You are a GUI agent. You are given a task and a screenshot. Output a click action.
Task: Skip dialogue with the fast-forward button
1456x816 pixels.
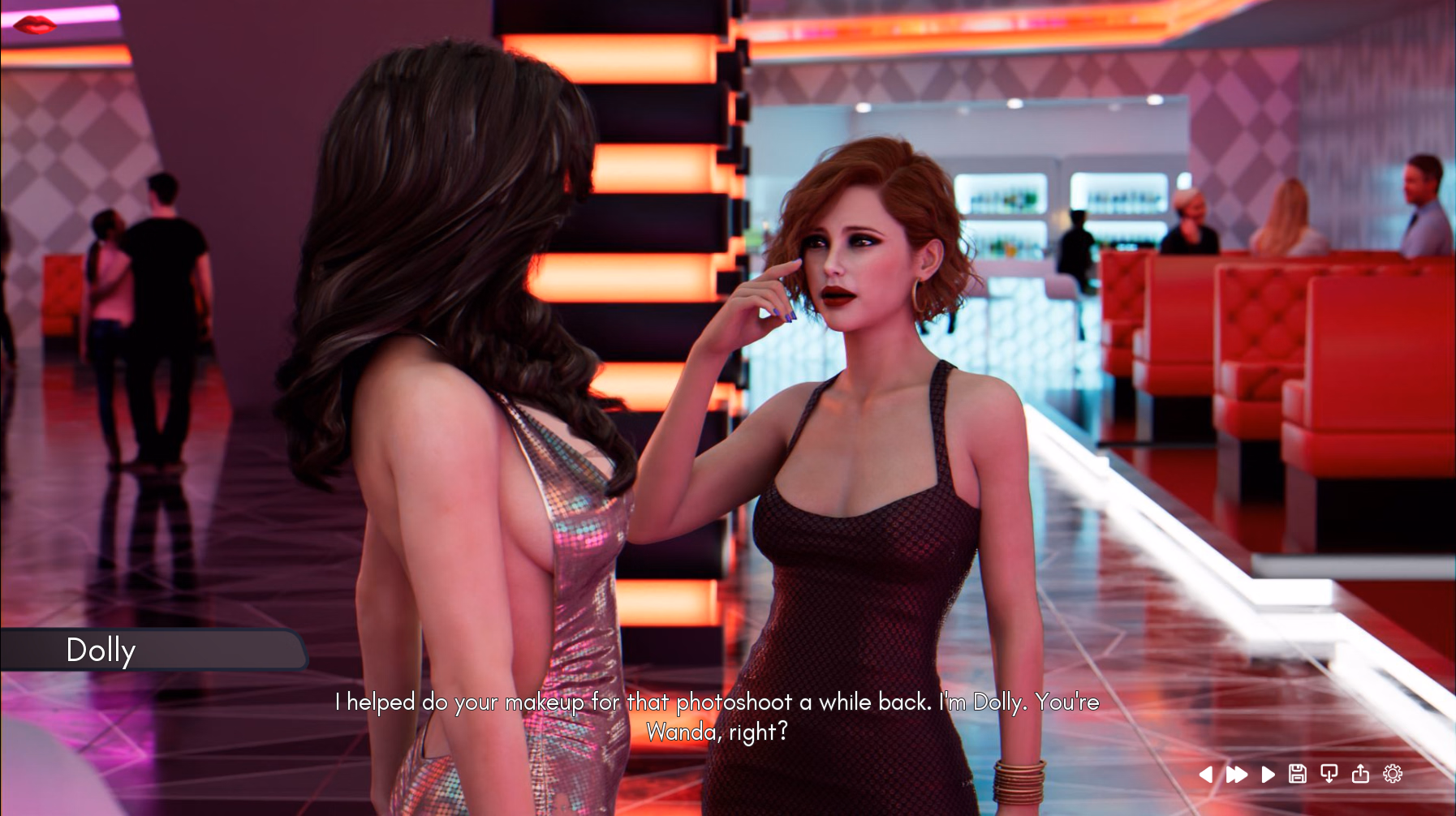pos(1236,775)
